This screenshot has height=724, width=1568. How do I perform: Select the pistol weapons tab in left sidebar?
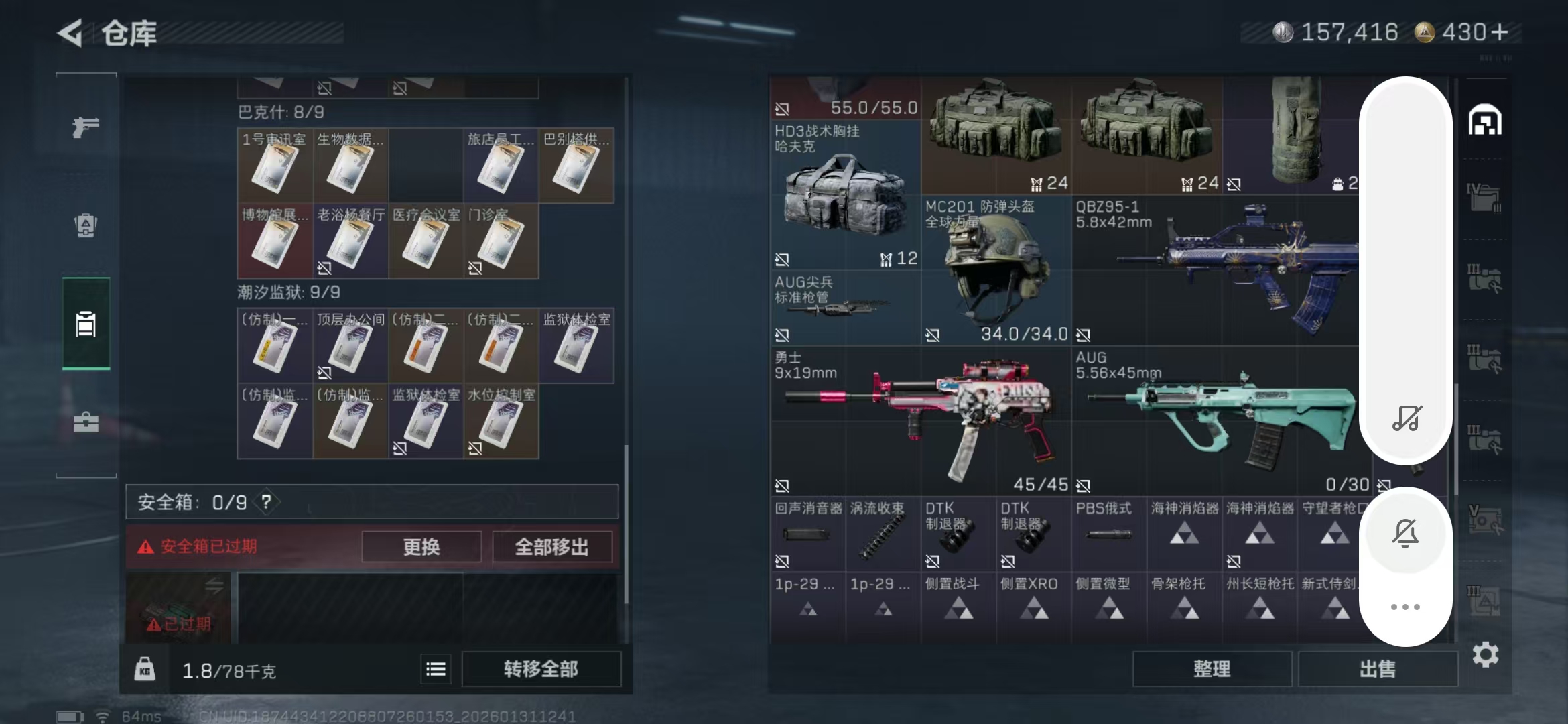click(85, 127)
